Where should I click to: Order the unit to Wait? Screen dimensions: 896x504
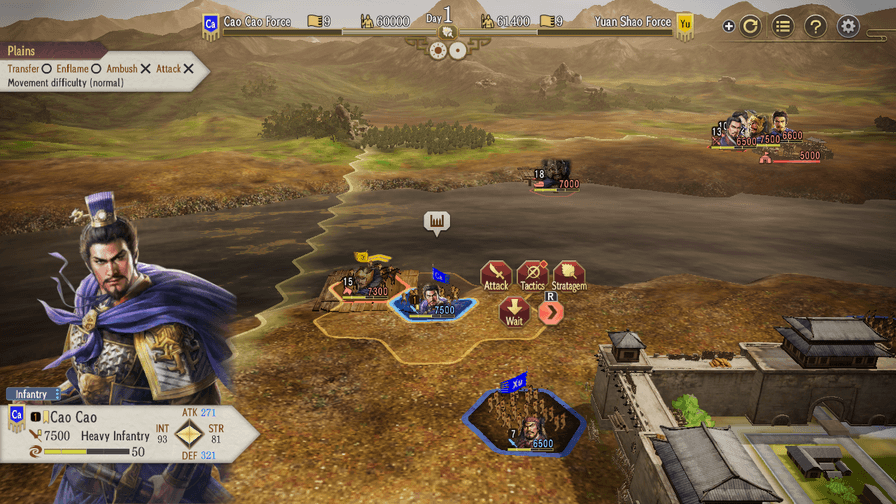[514, 311]
